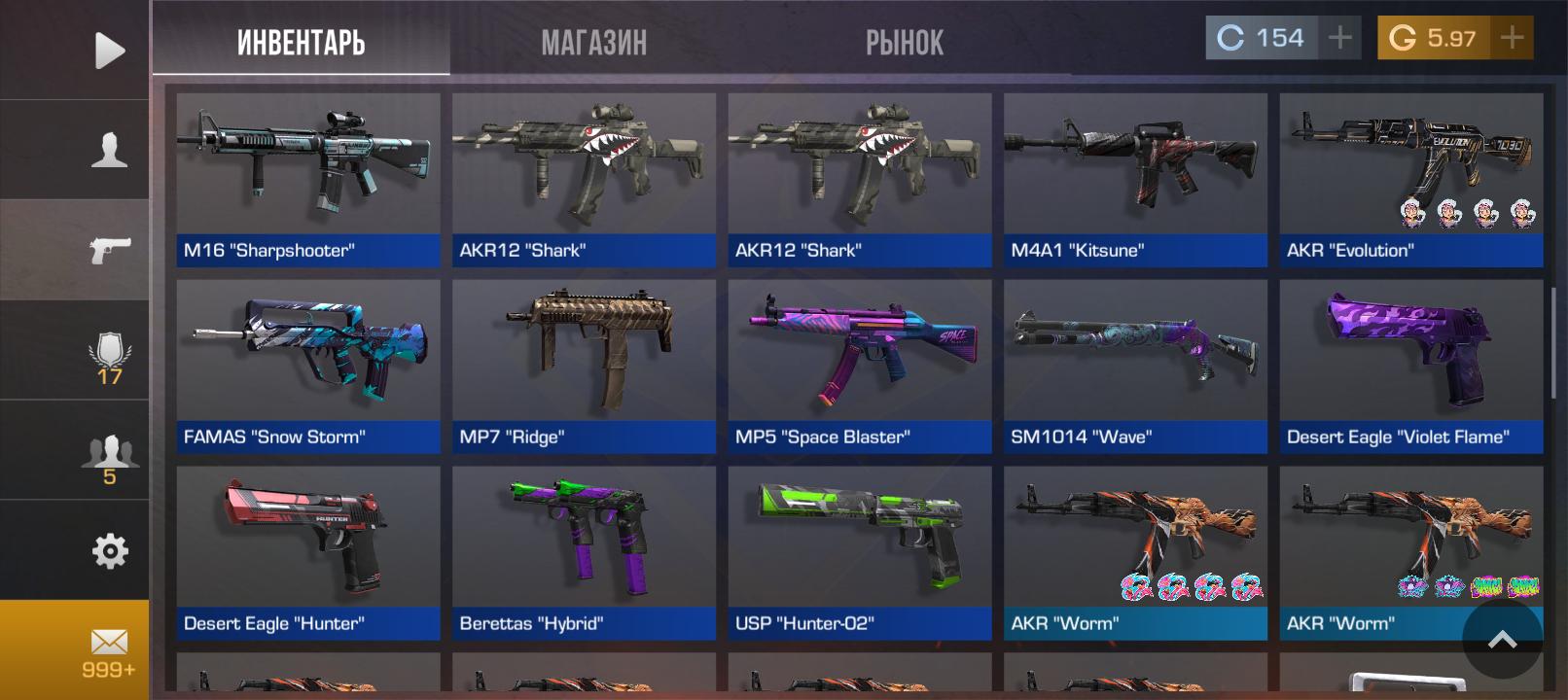Select the USP "Hunter-02" item
Viewport: 1568px width, 700px height.
[859, 553]
